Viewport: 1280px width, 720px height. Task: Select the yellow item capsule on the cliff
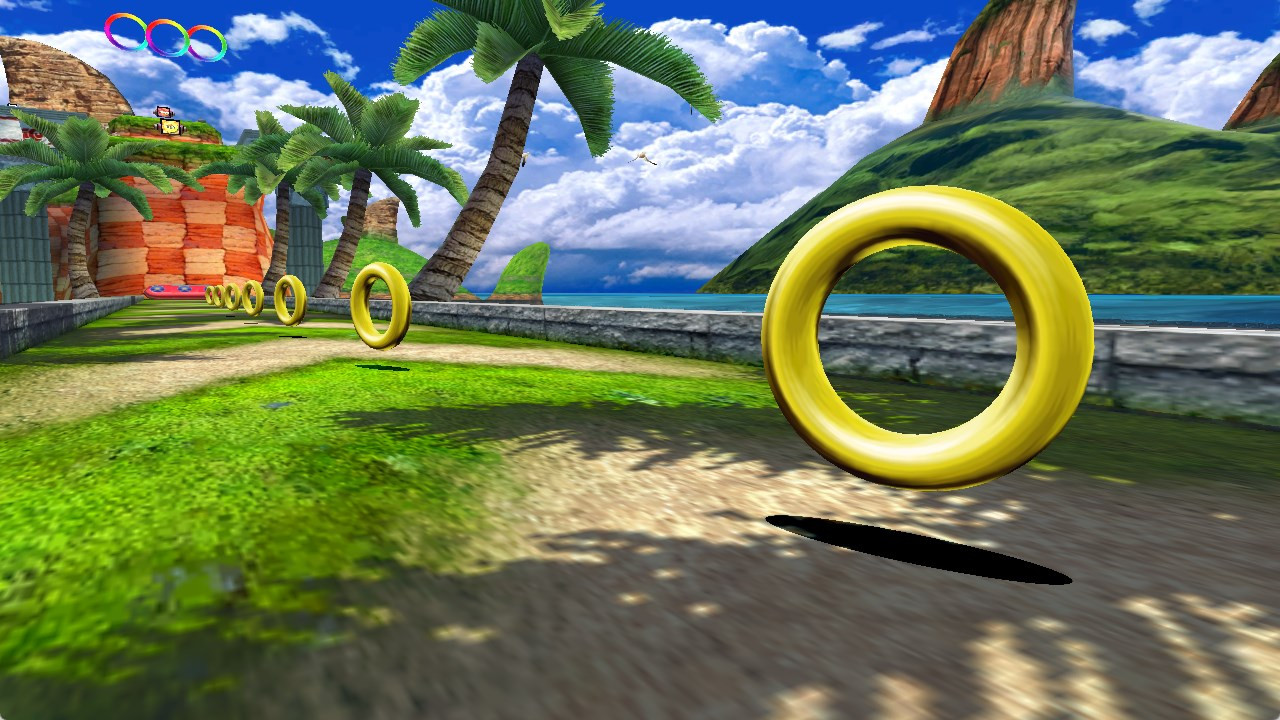[170, 127]
